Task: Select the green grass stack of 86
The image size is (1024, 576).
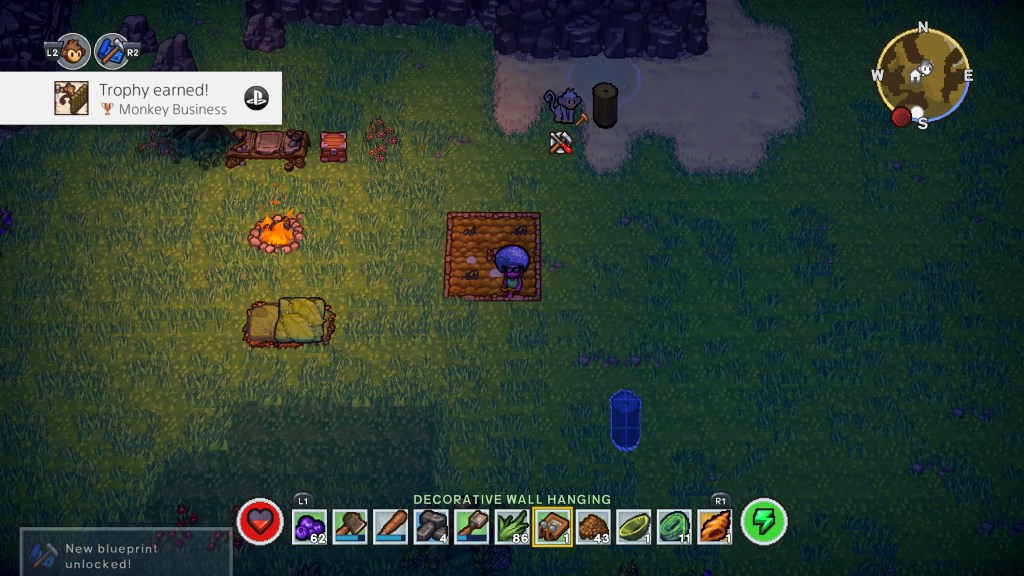Action: [x=512, y=525]
